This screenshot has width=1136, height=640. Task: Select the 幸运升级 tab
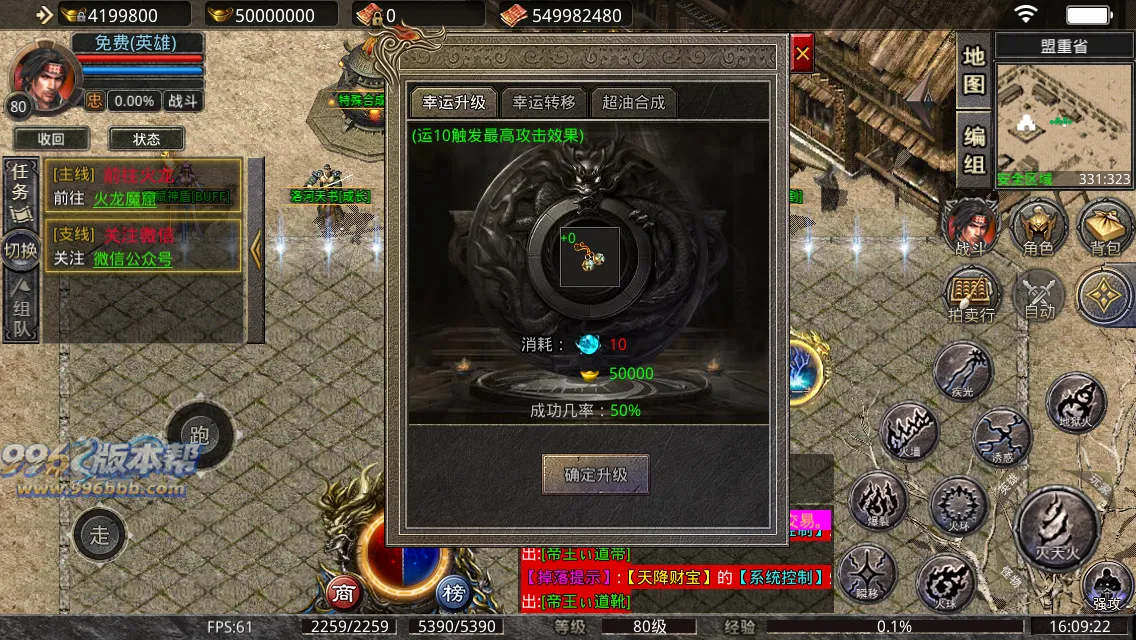(454, 102)
